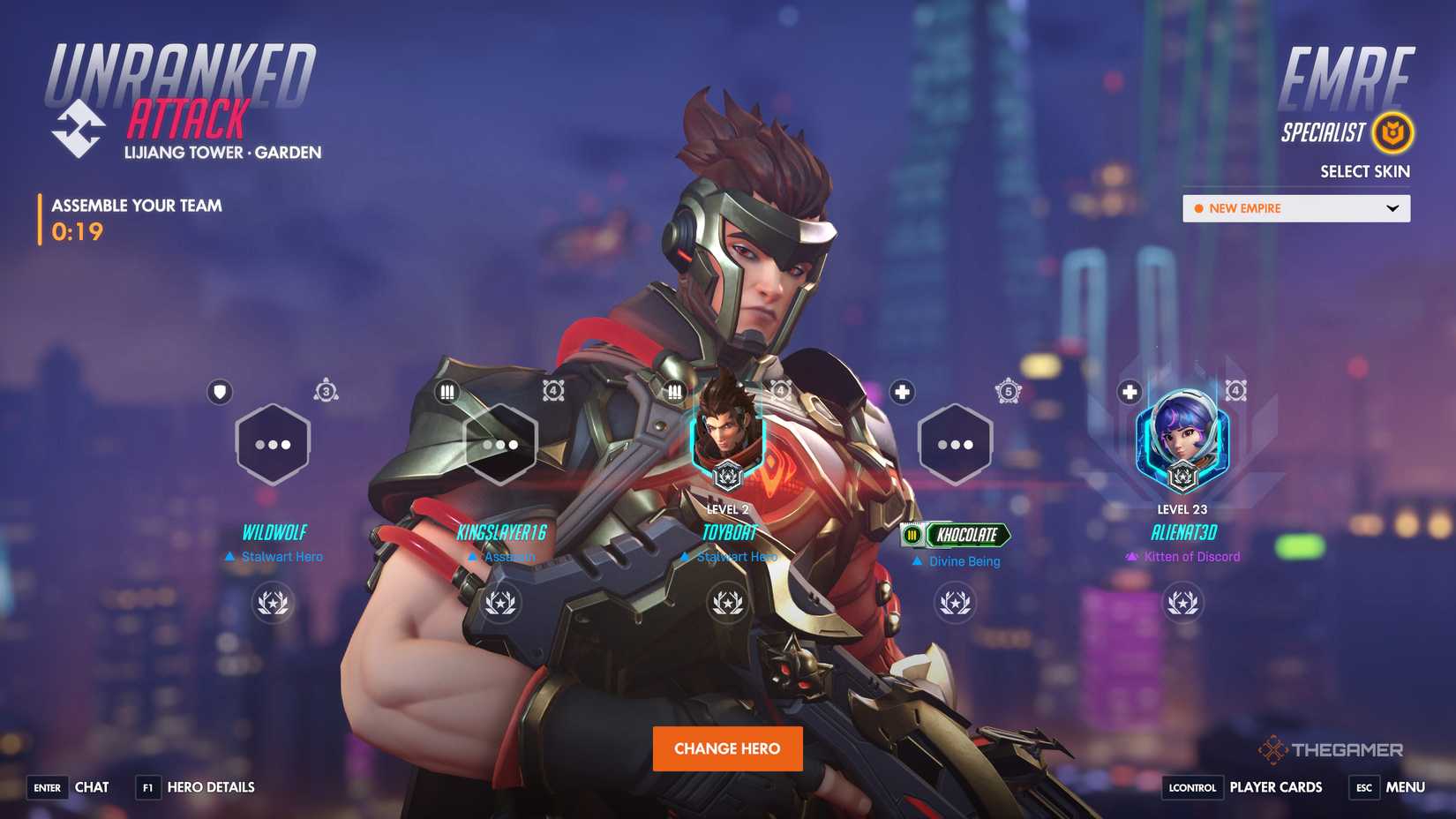Click the chevron on the Select Skin box
1456x819 pixels.
point(1392,208)
